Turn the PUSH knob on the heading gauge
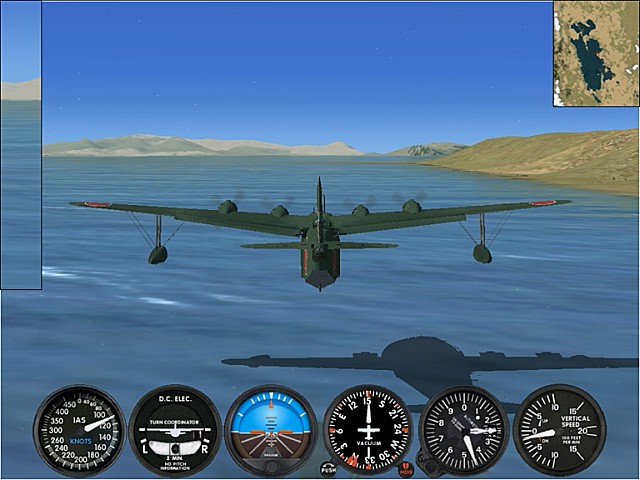This screenshot has height=480, width=640. (x=329, y=467)
